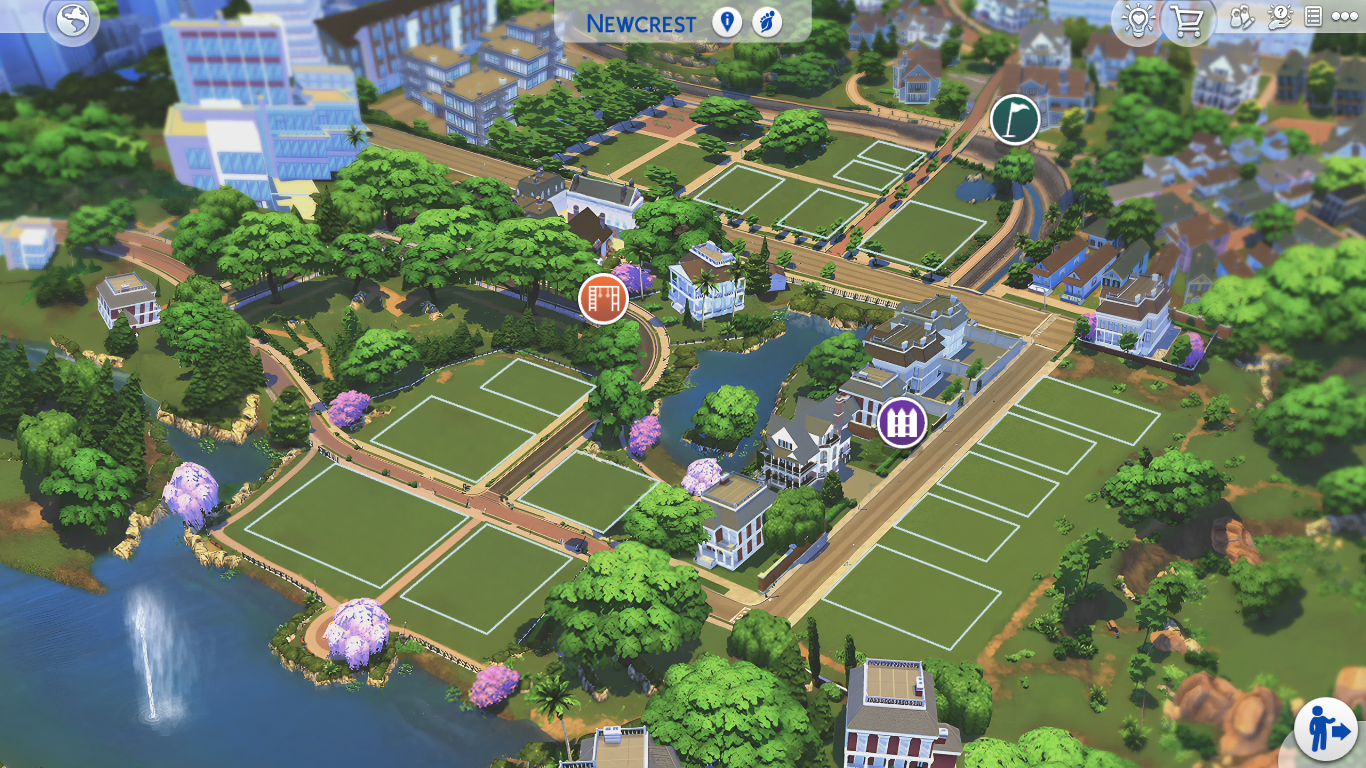Open the shopping cart store
Viewport: 1366px width, 768px height.
(1187, 20)
